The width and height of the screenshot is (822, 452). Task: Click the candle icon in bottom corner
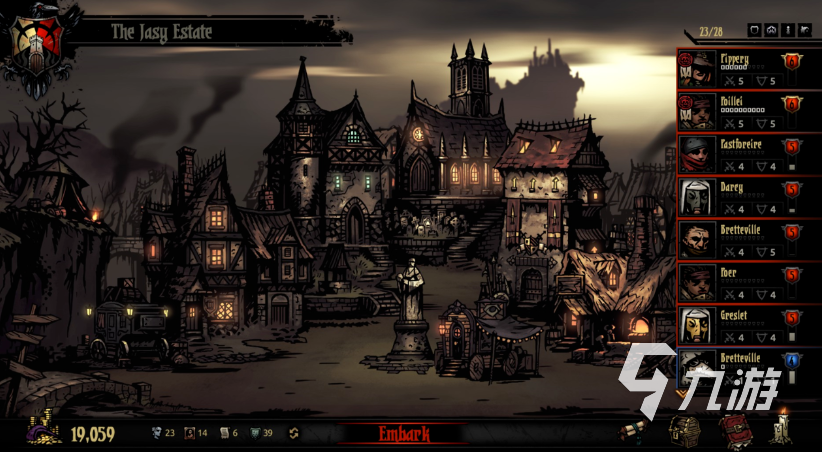pyautogui.click(x=781, y=429)
